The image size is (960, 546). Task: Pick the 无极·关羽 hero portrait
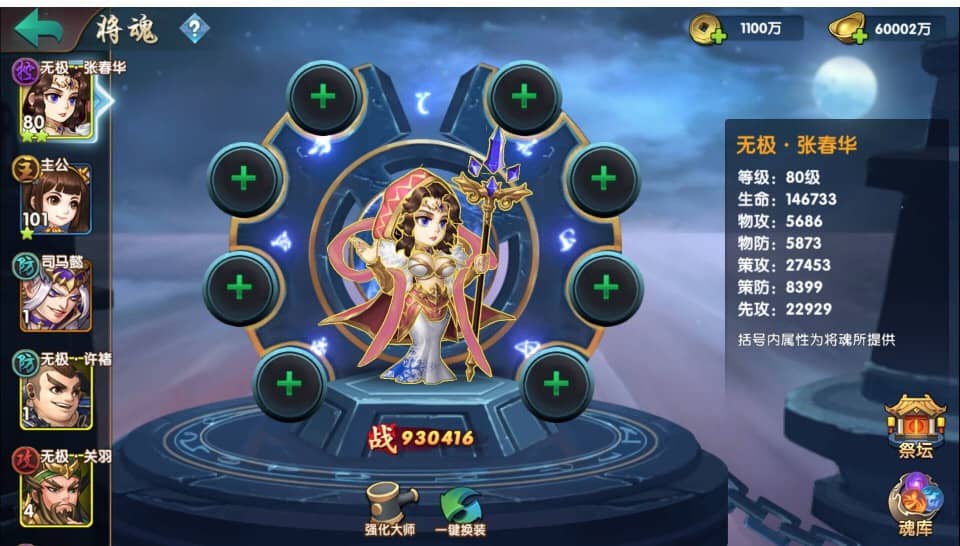pyautogui.click(x=57, y=487)
